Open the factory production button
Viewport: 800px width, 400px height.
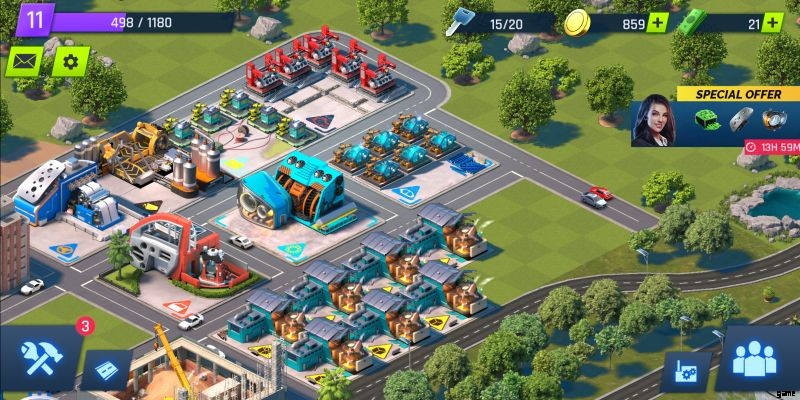(687, 372)
